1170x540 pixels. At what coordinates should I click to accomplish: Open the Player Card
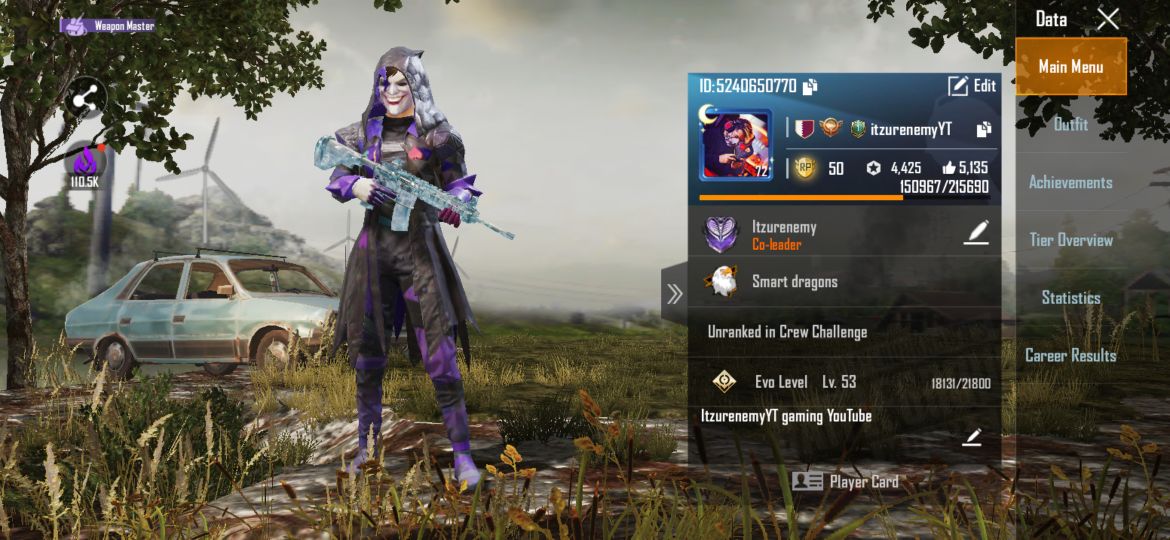(x=845, y=482)
